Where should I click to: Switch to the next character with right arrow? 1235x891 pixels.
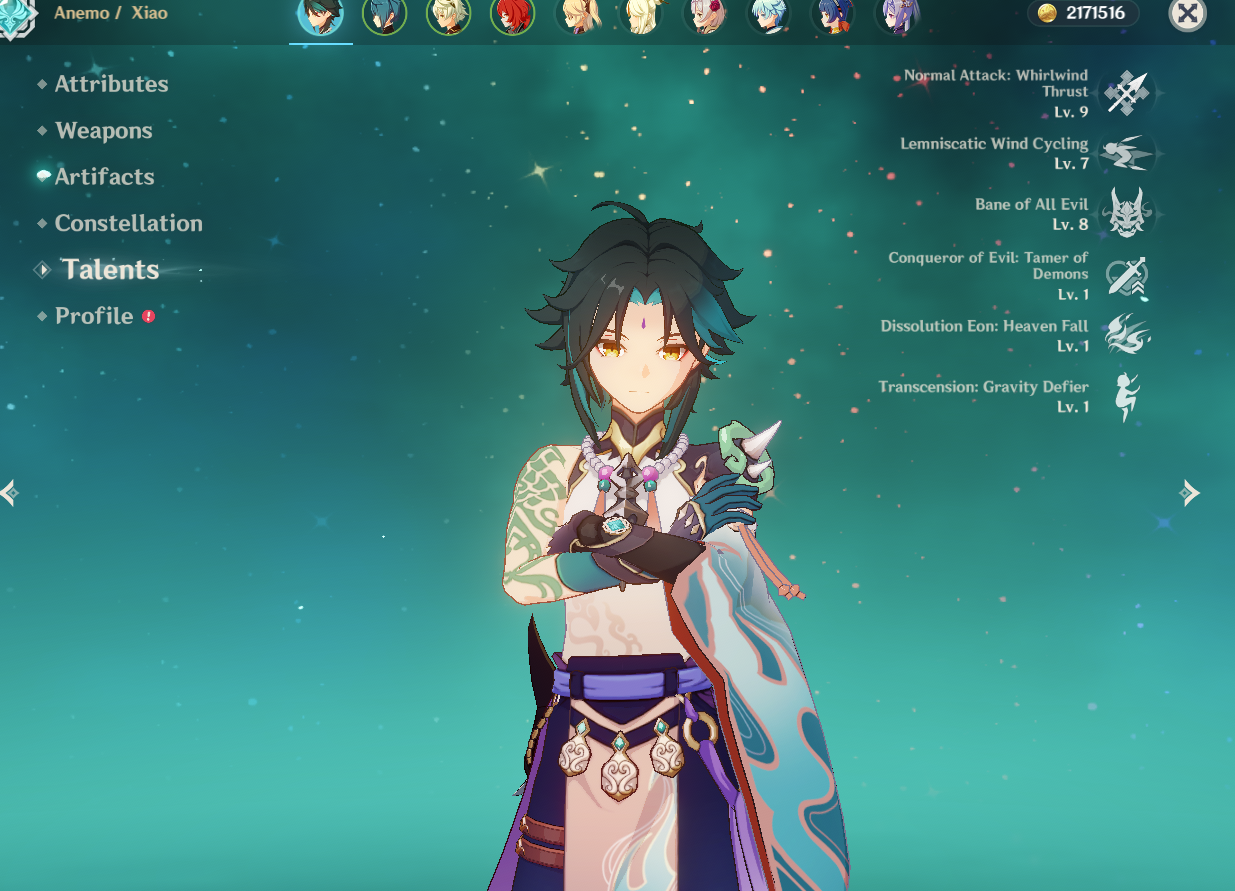[1190, 492]
